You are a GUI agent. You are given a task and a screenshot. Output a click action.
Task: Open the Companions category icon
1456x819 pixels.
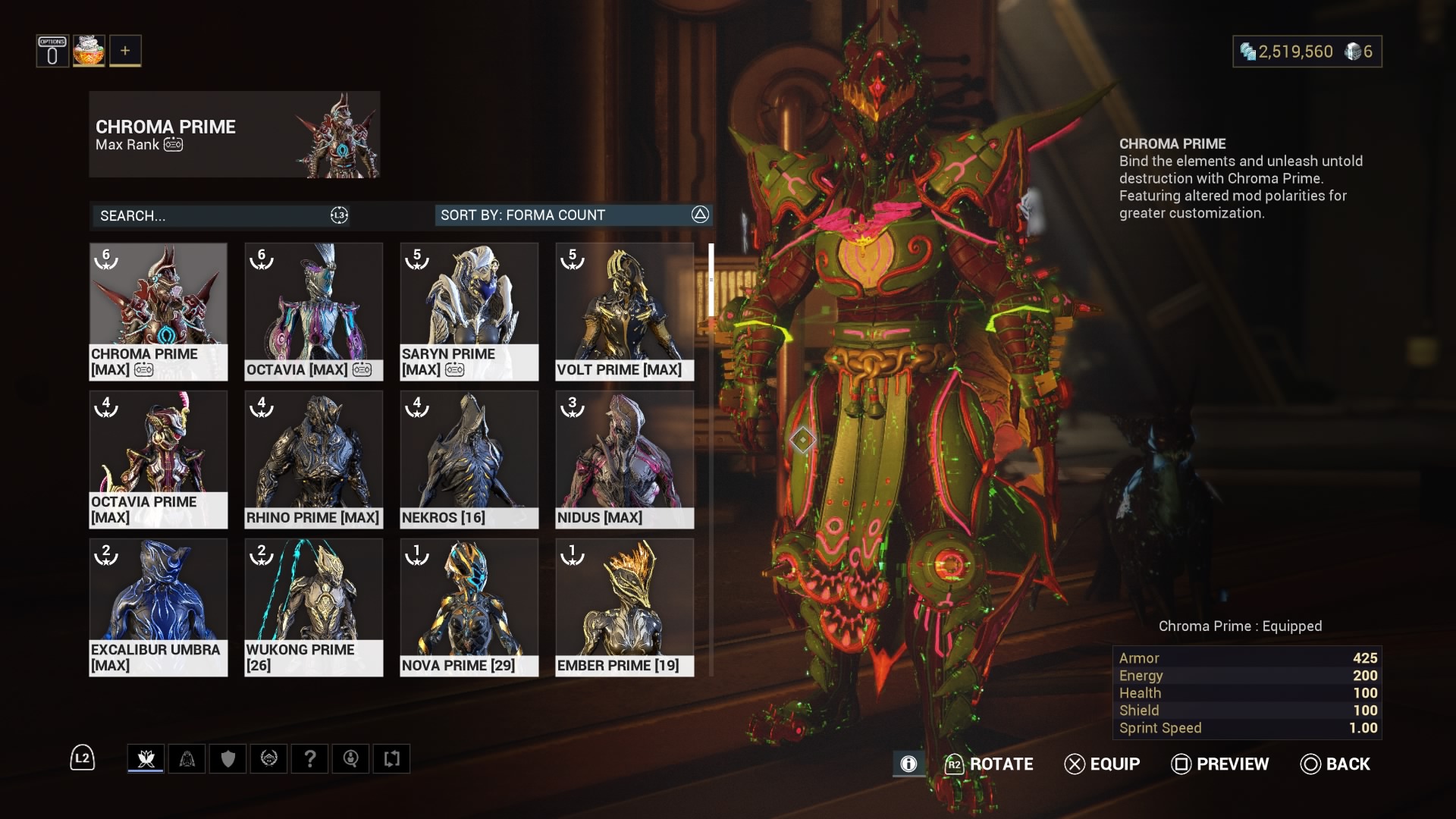[x=187, y=758]
